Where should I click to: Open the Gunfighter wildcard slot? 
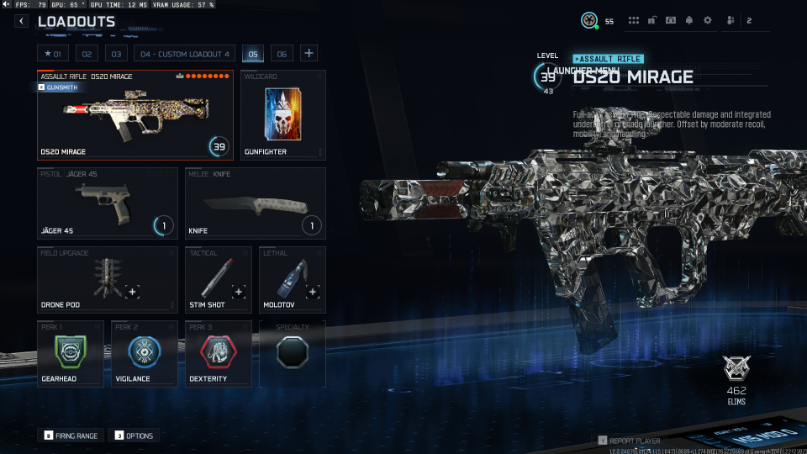(x=282, y=115)
